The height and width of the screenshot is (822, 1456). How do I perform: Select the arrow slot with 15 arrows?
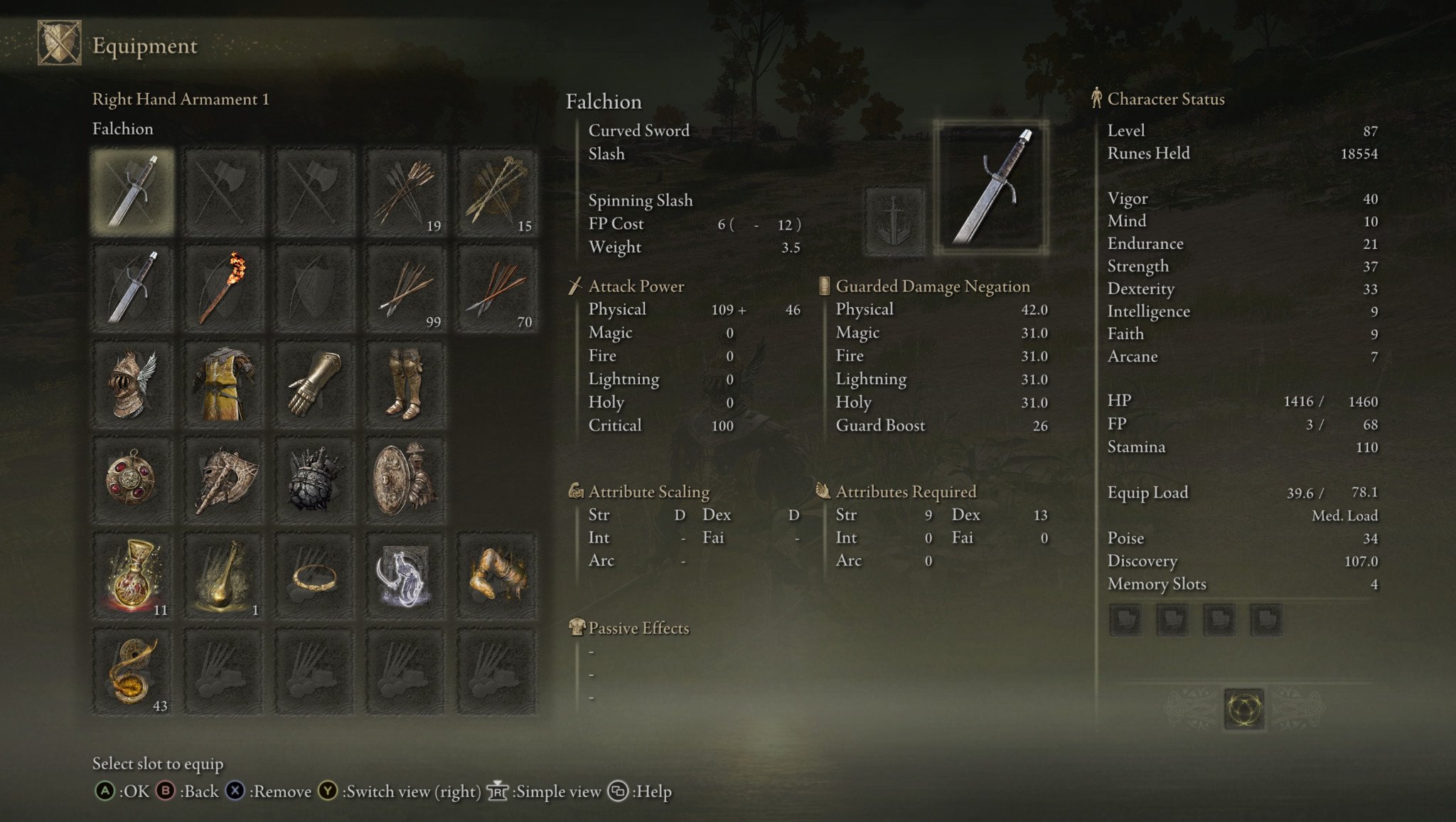pos(497,192)
